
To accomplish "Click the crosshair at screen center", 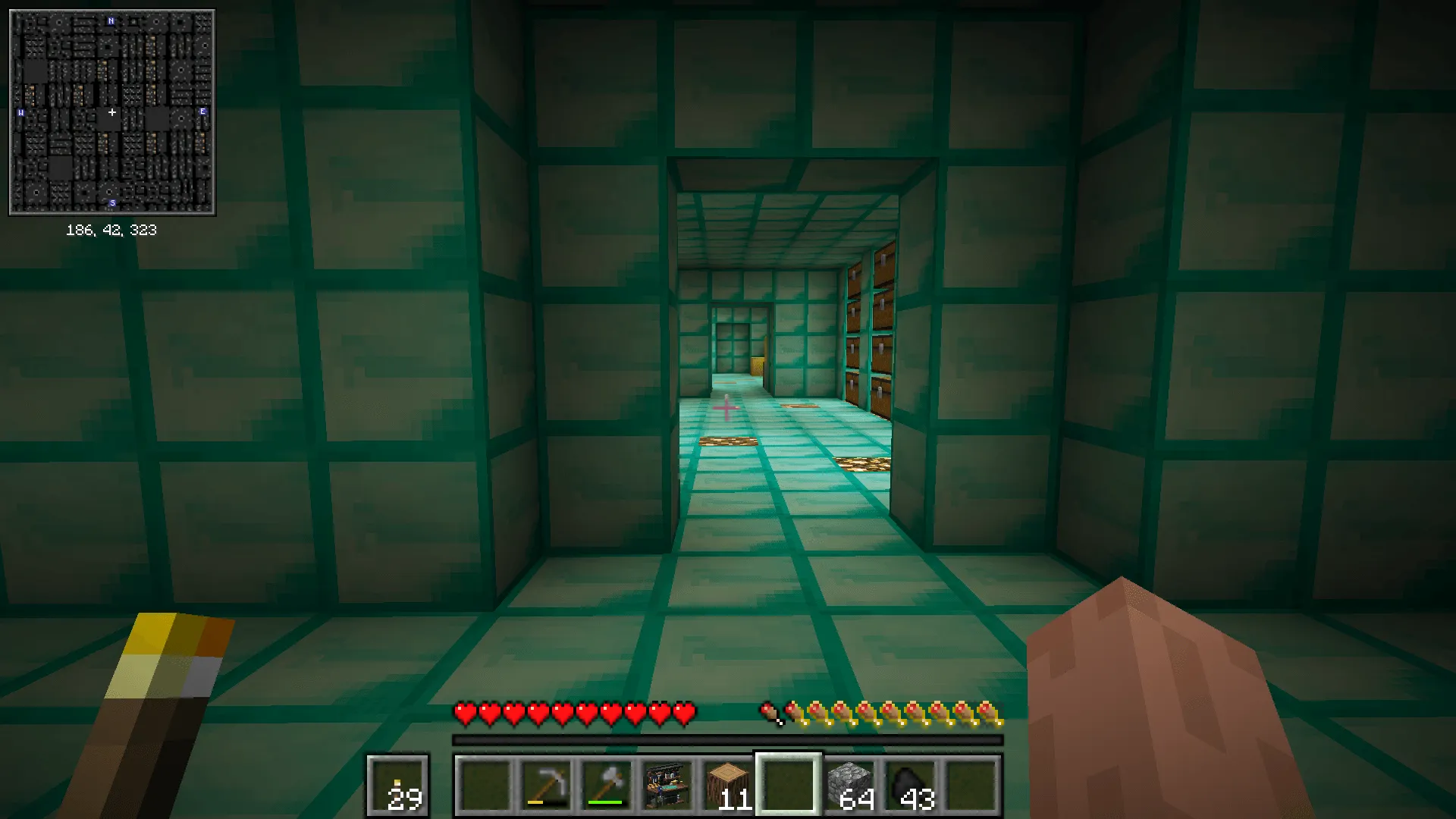I will (x=726, y=409).
